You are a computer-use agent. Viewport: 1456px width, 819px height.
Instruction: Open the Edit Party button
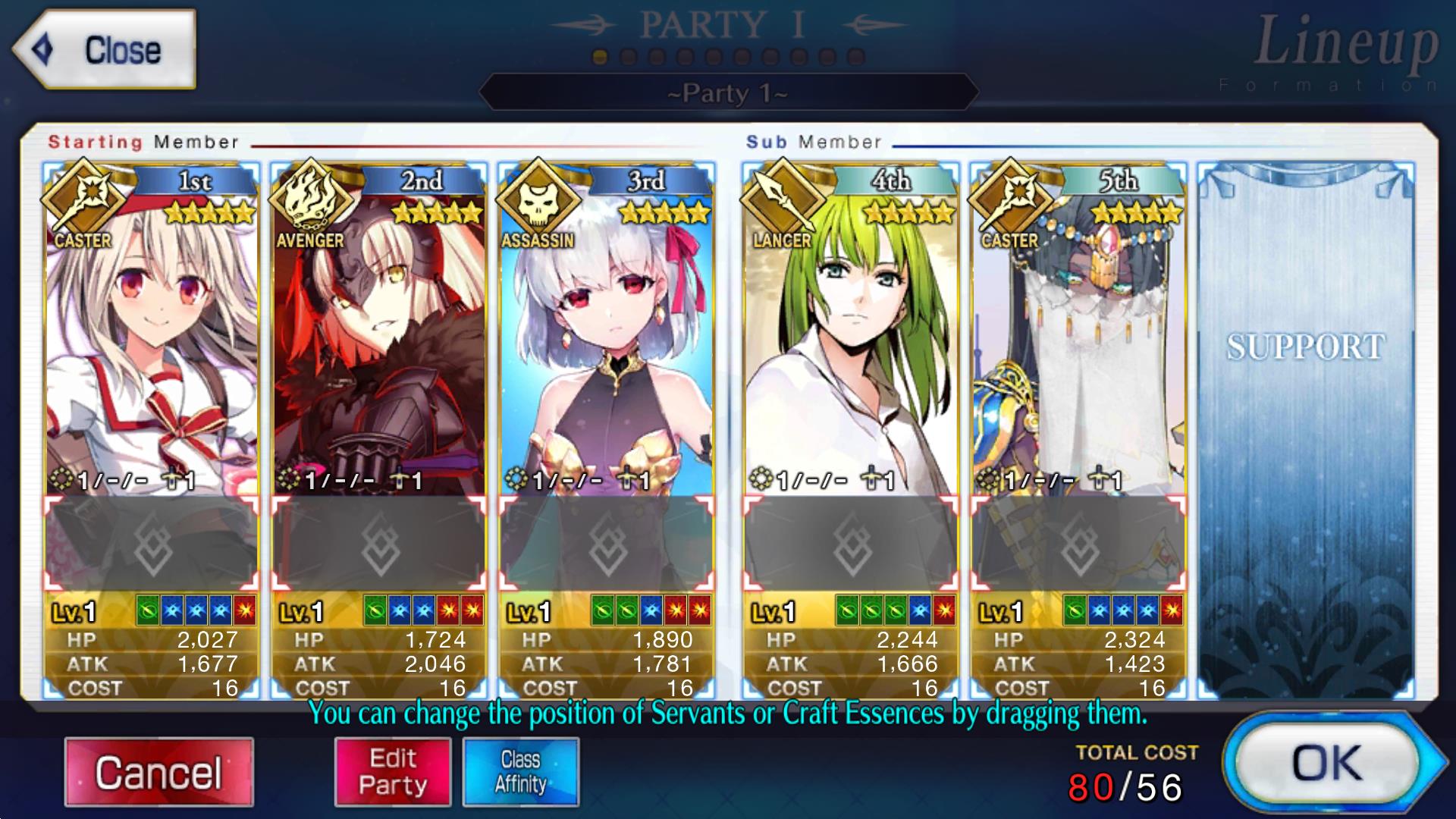click(393, 772)
